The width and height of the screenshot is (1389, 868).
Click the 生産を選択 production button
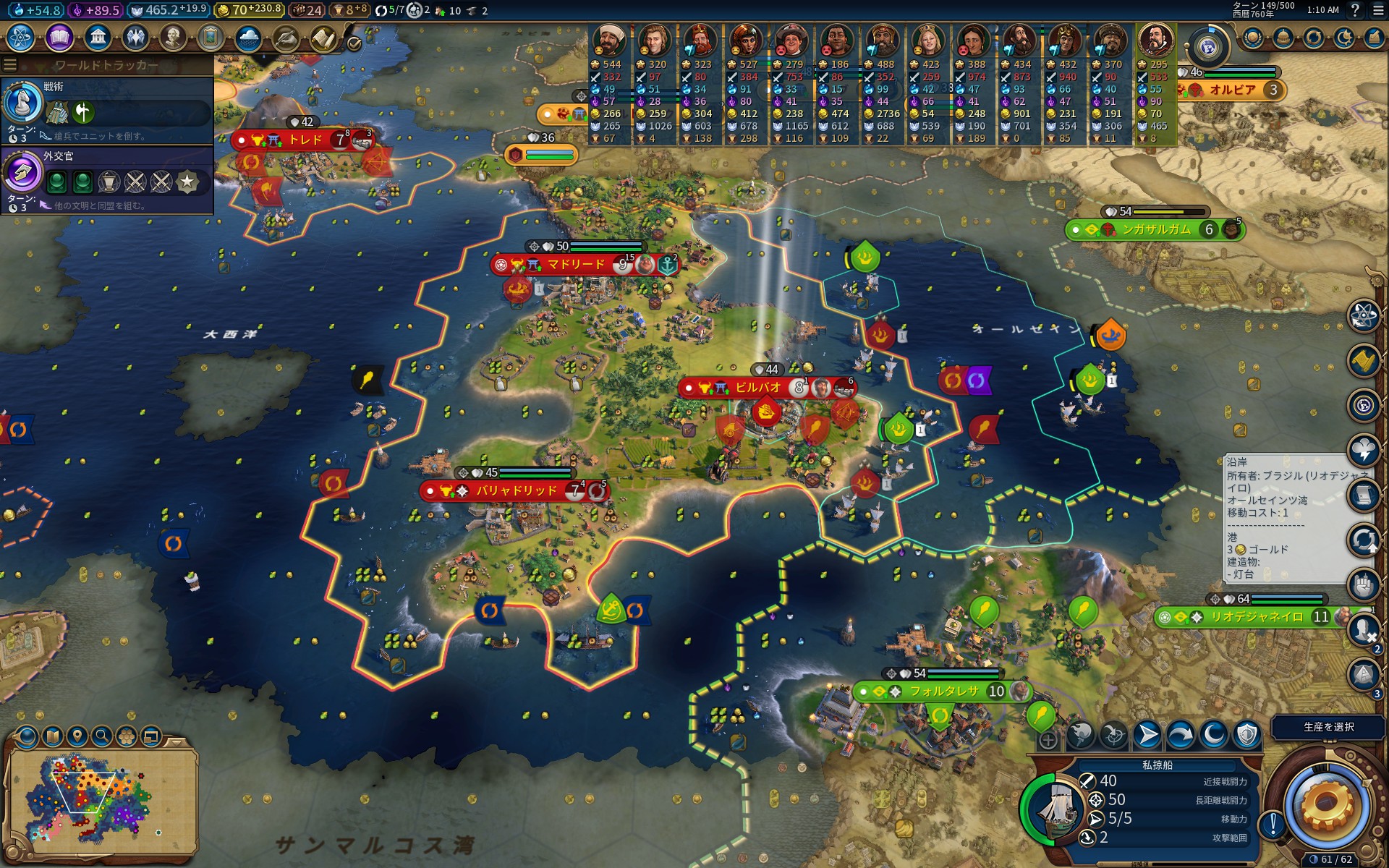coord(1328,727)
